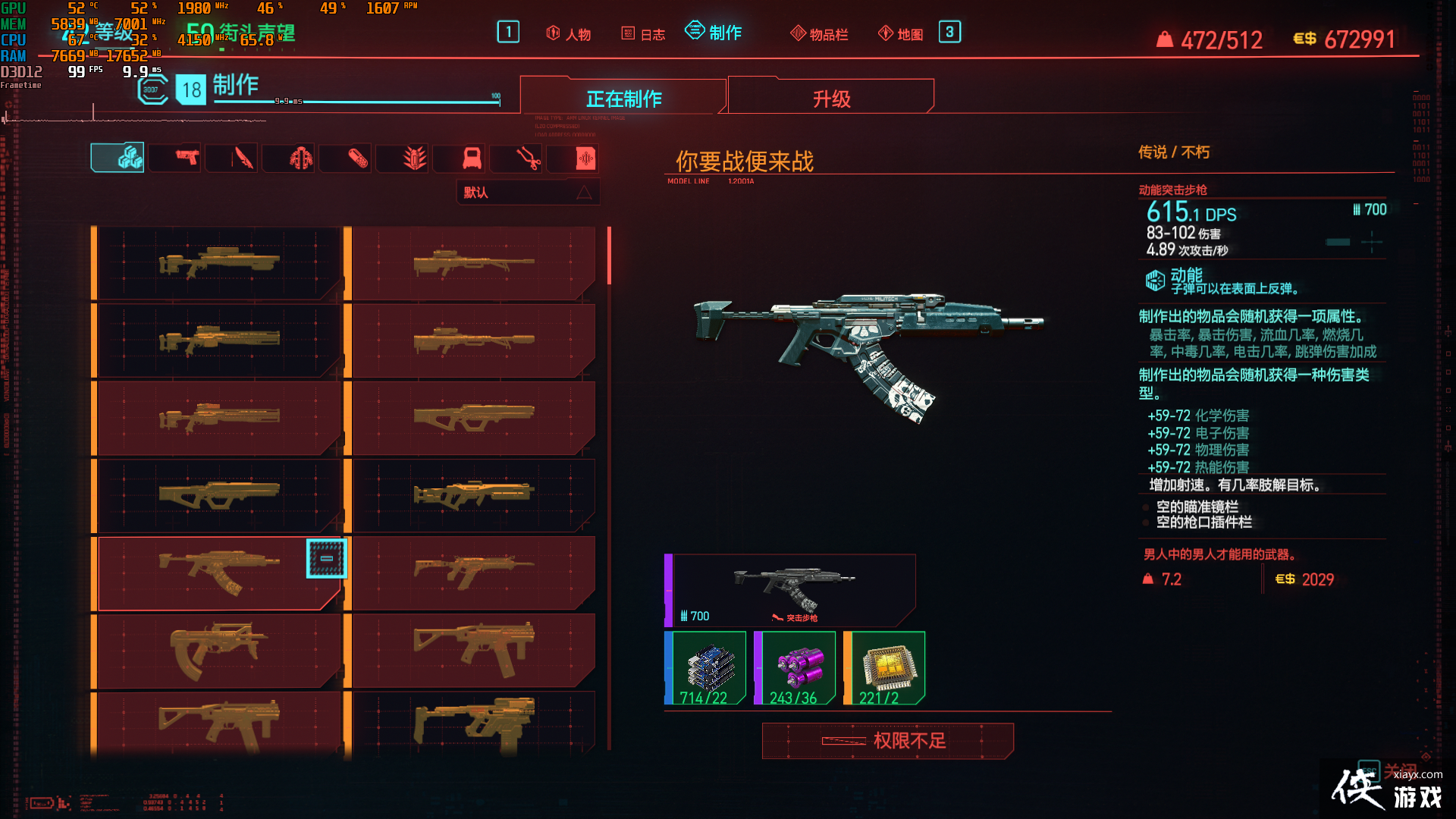Viewport: 1456px width, 819px height.
Task: Open the 默认 sorting dropdown
Action: [516, 192]
